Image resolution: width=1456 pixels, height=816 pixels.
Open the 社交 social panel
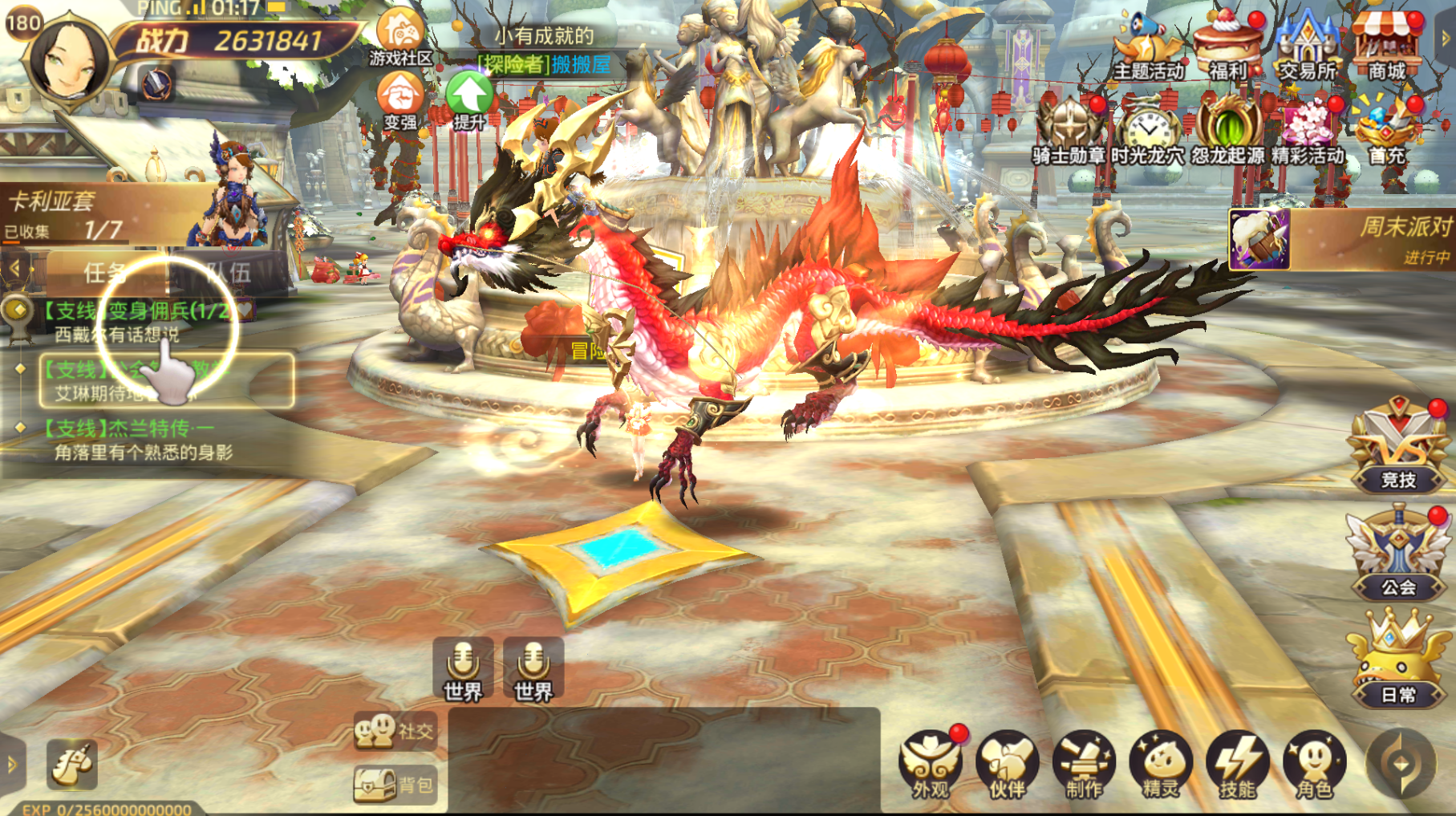(395, 731)
